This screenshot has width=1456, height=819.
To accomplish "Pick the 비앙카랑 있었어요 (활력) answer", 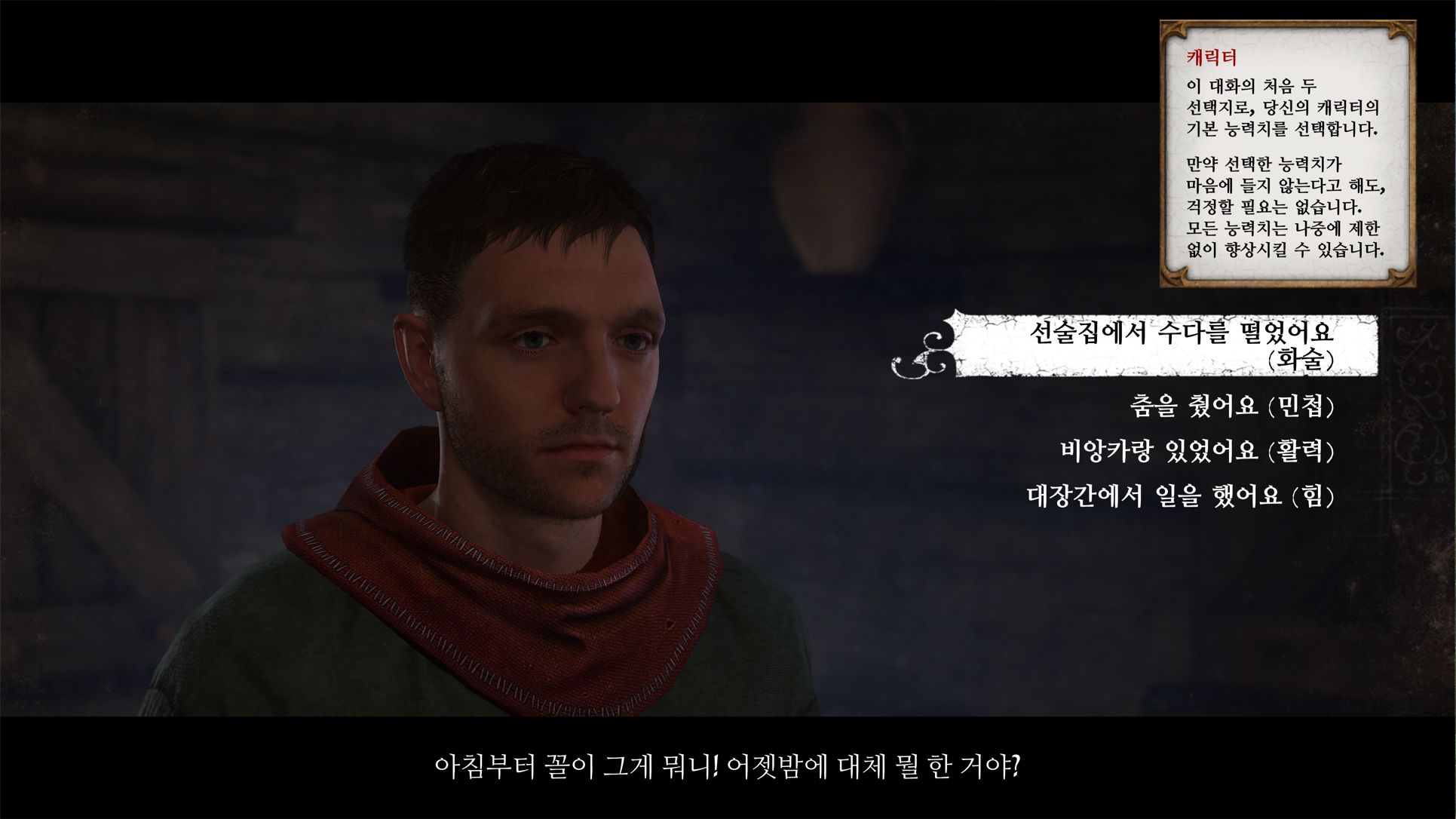I will [x=1197, y=451].
